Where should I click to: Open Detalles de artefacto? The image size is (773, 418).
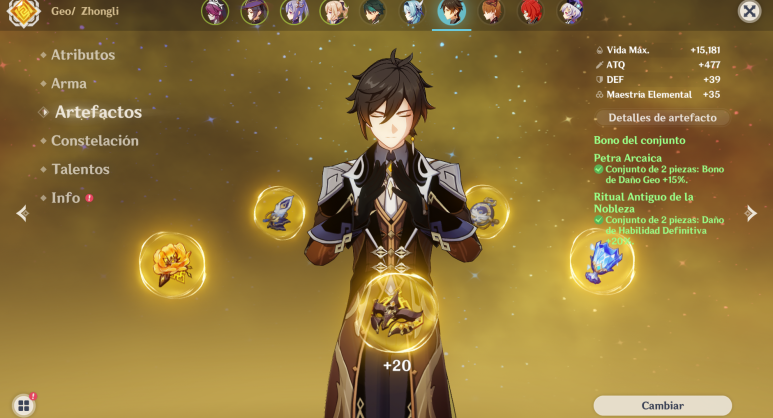pos(662,118)
